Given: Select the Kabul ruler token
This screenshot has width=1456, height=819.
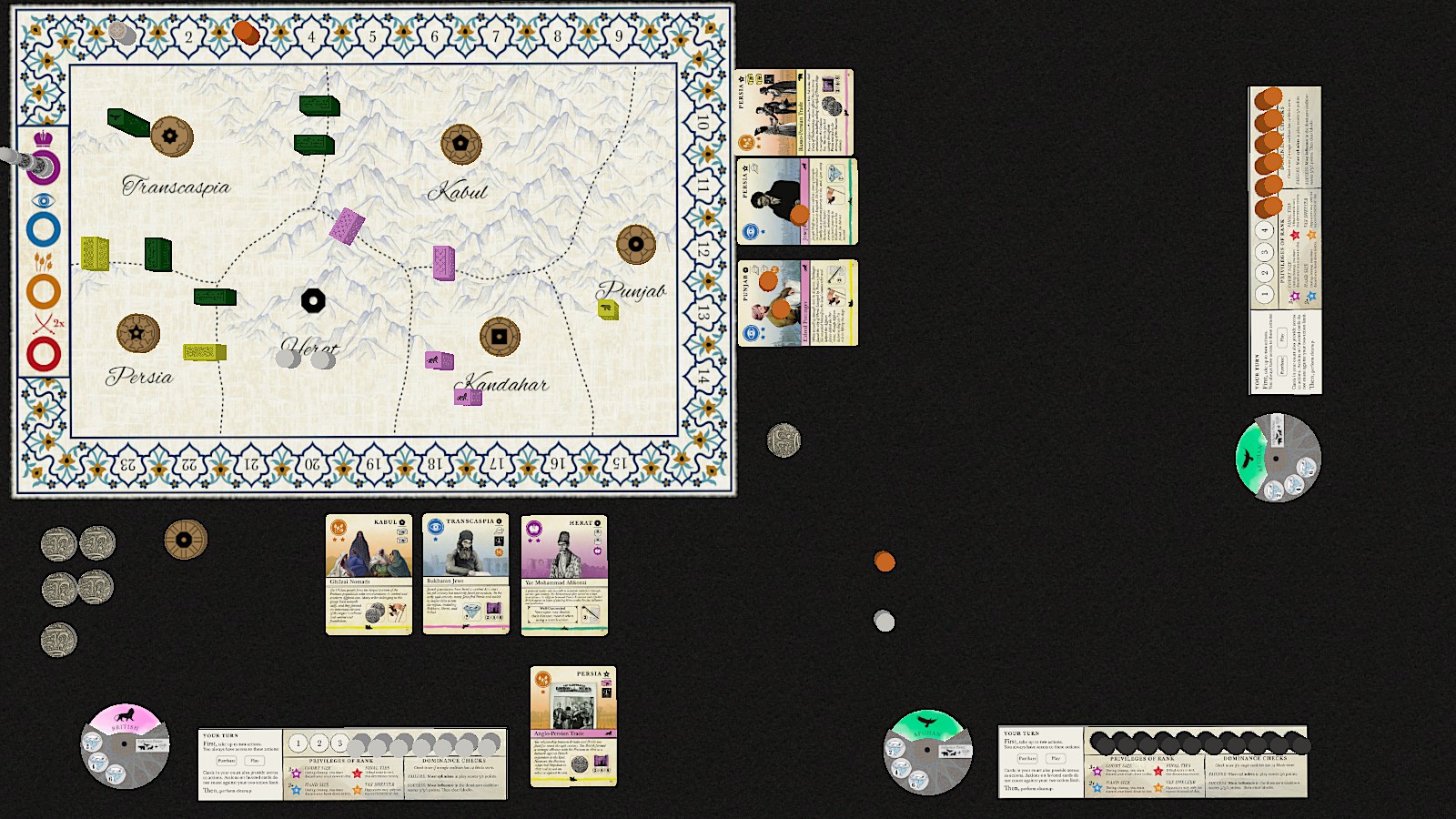Looking at the screenshot, I should point(460,144).
